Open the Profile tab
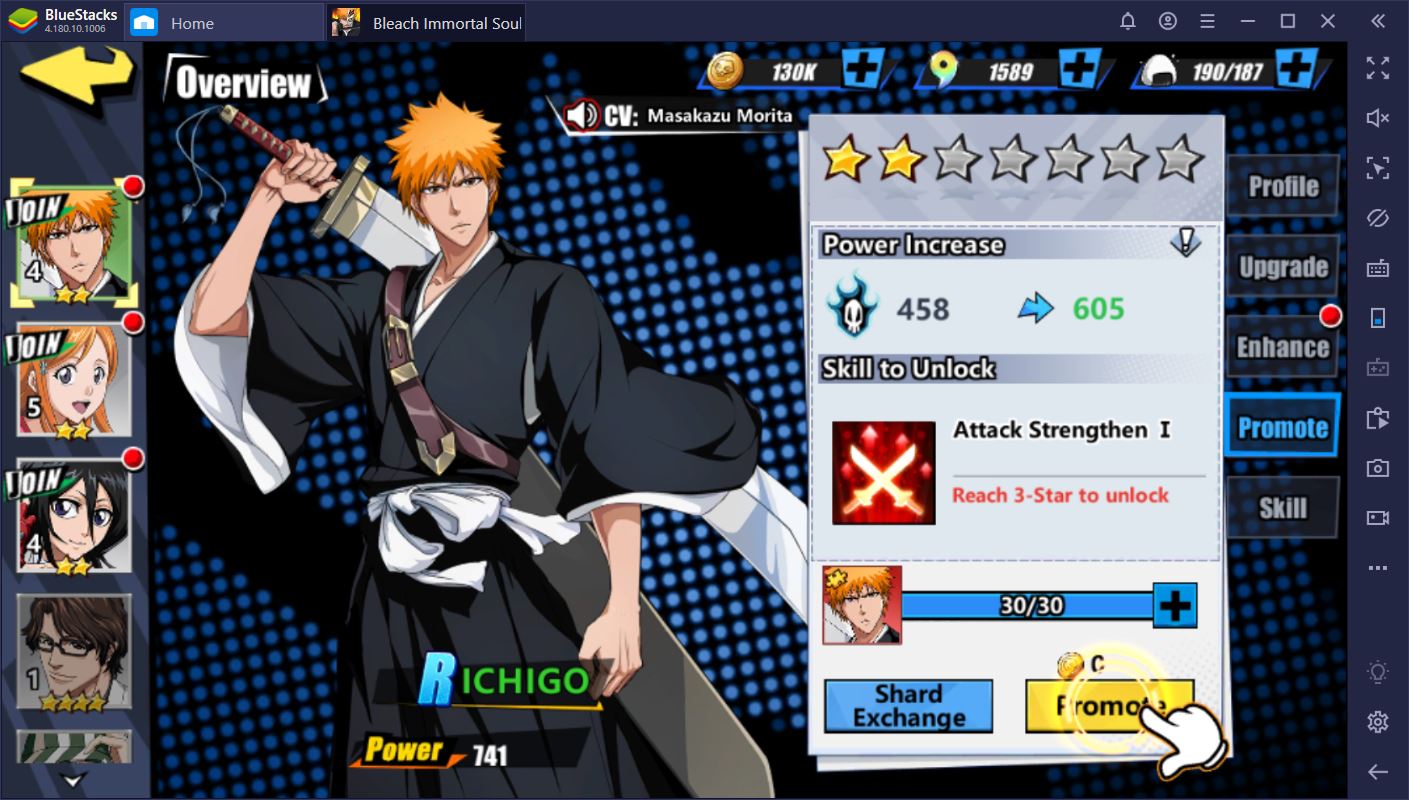Image resolution: width=1409 pixels, height=800 pixels. point(1282,186)
